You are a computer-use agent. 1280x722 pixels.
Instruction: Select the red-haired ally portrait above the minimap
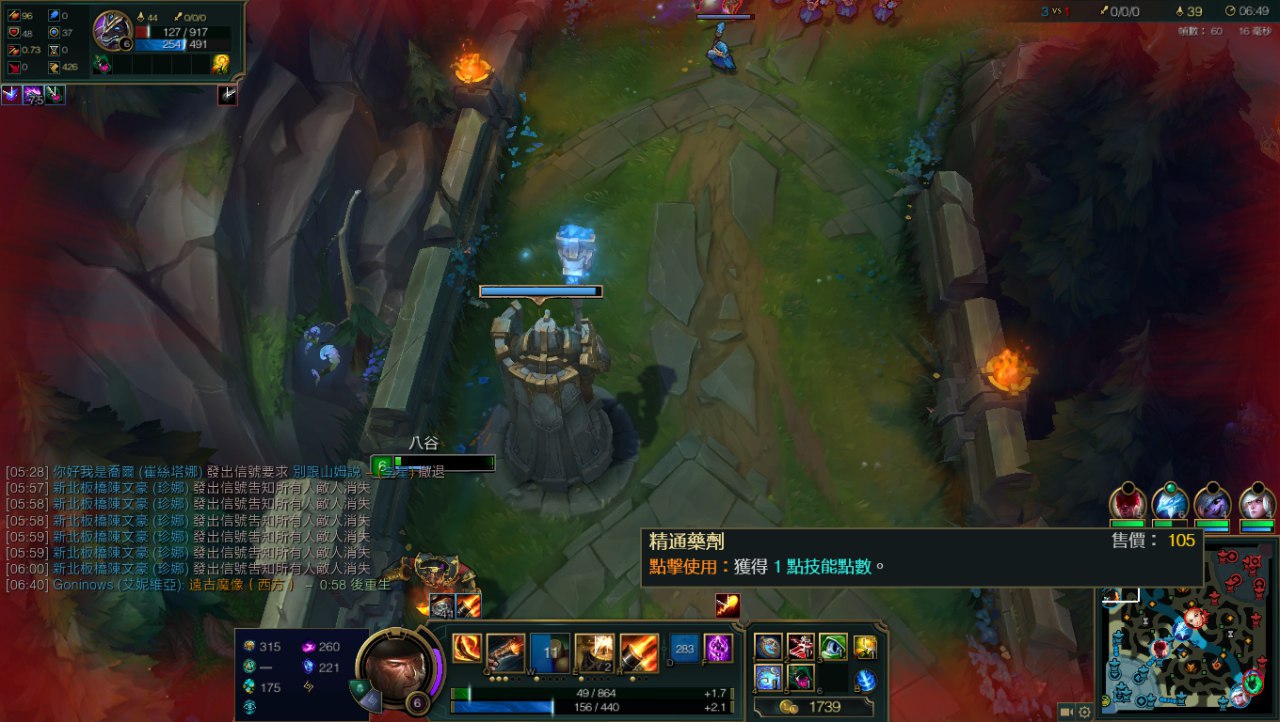(1127, 501)
